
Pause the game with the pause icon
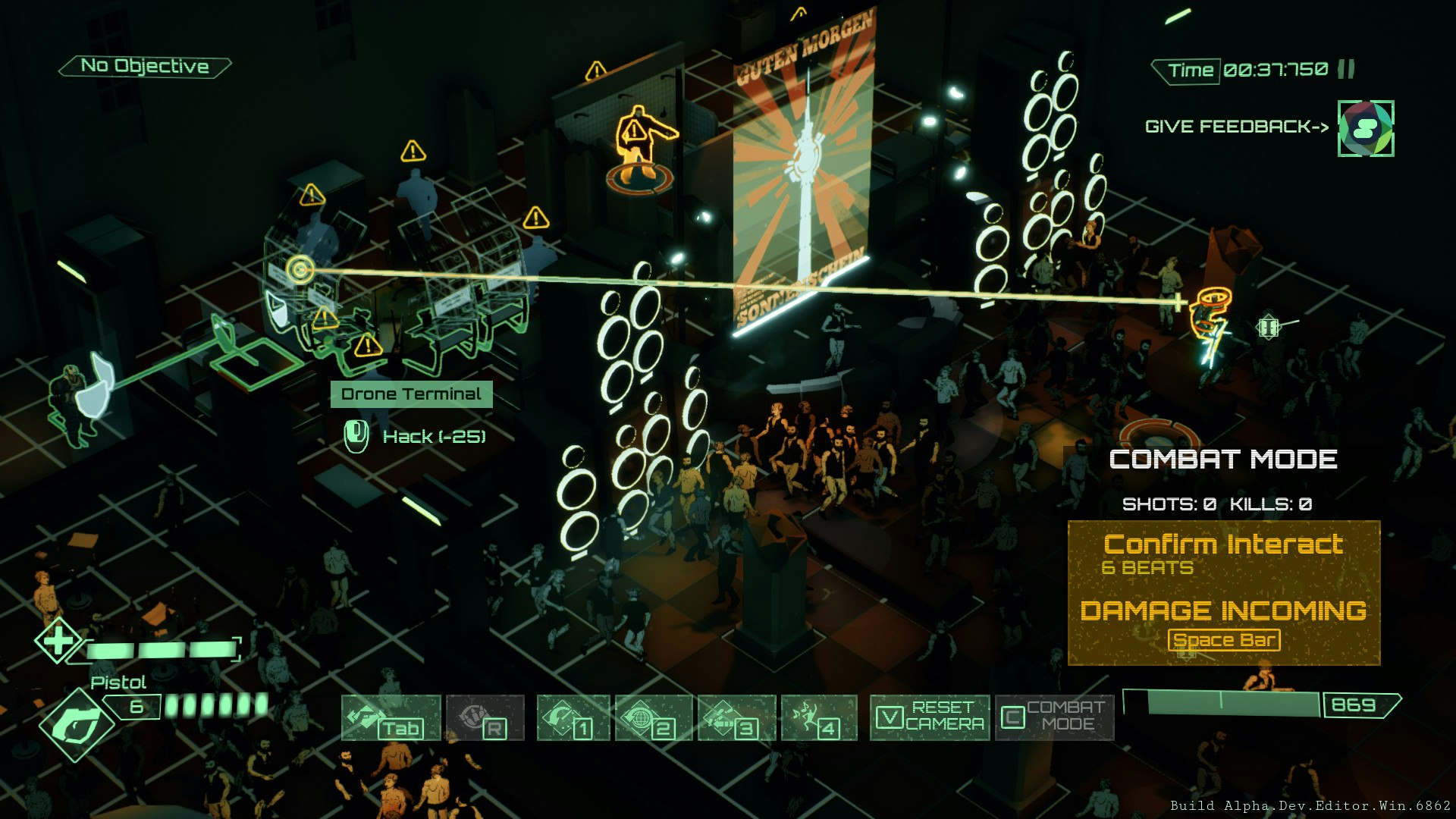click(1347, 70)
